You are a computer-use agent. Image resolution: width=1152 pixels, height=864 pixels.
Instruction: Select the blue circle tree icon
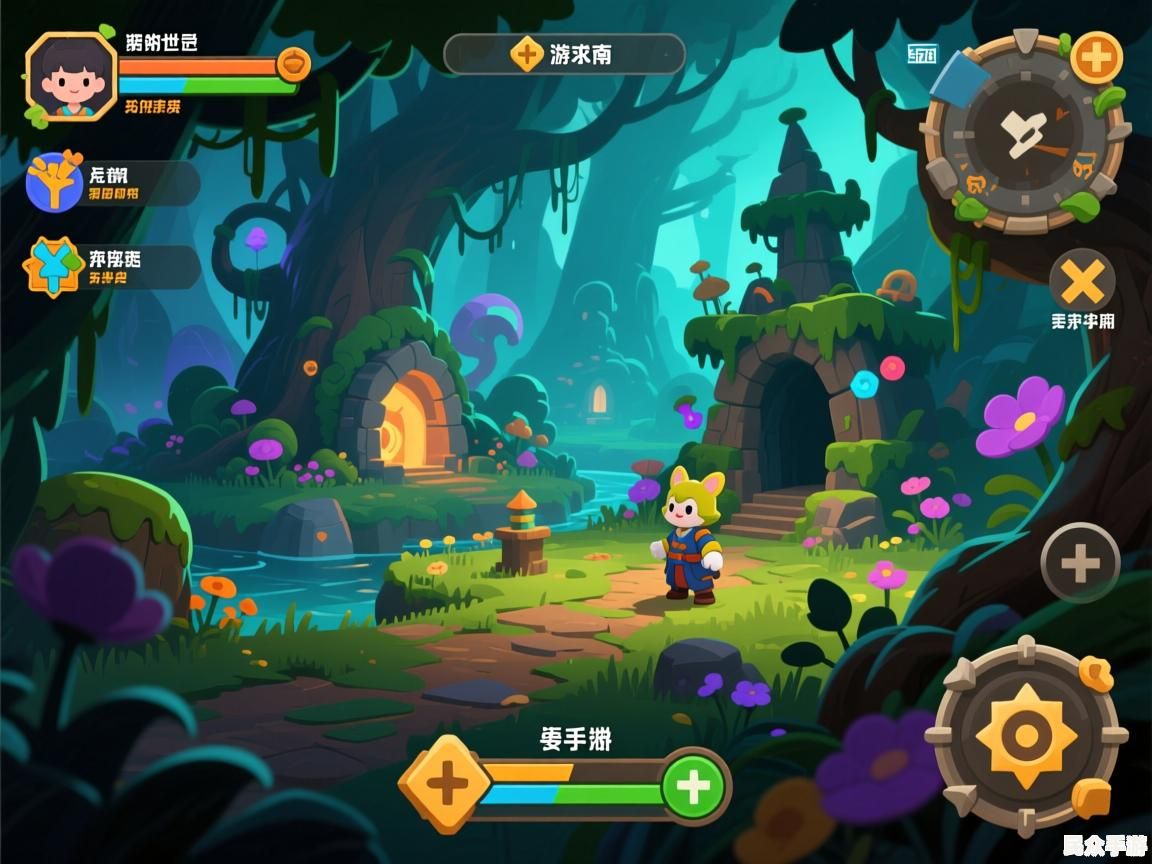[54, 183]
